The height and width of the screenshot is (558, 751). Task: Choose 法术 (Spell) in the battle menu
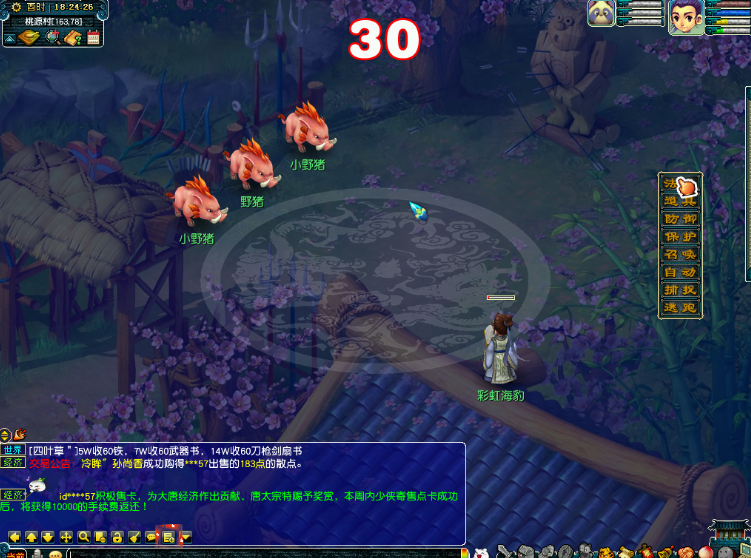(x=680, y=185)
